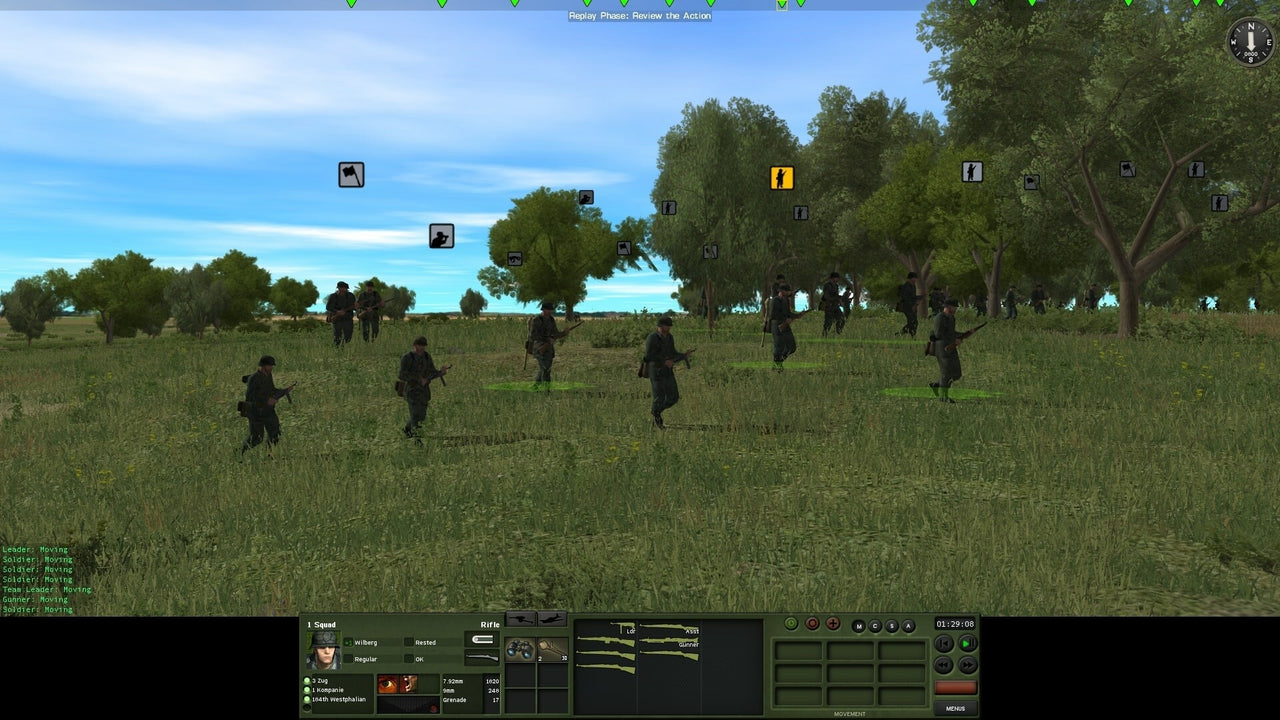The image size is (1280, 720).
Task: Click the red cross command icon
Action: pyautogui.click(x=833, y=623)
